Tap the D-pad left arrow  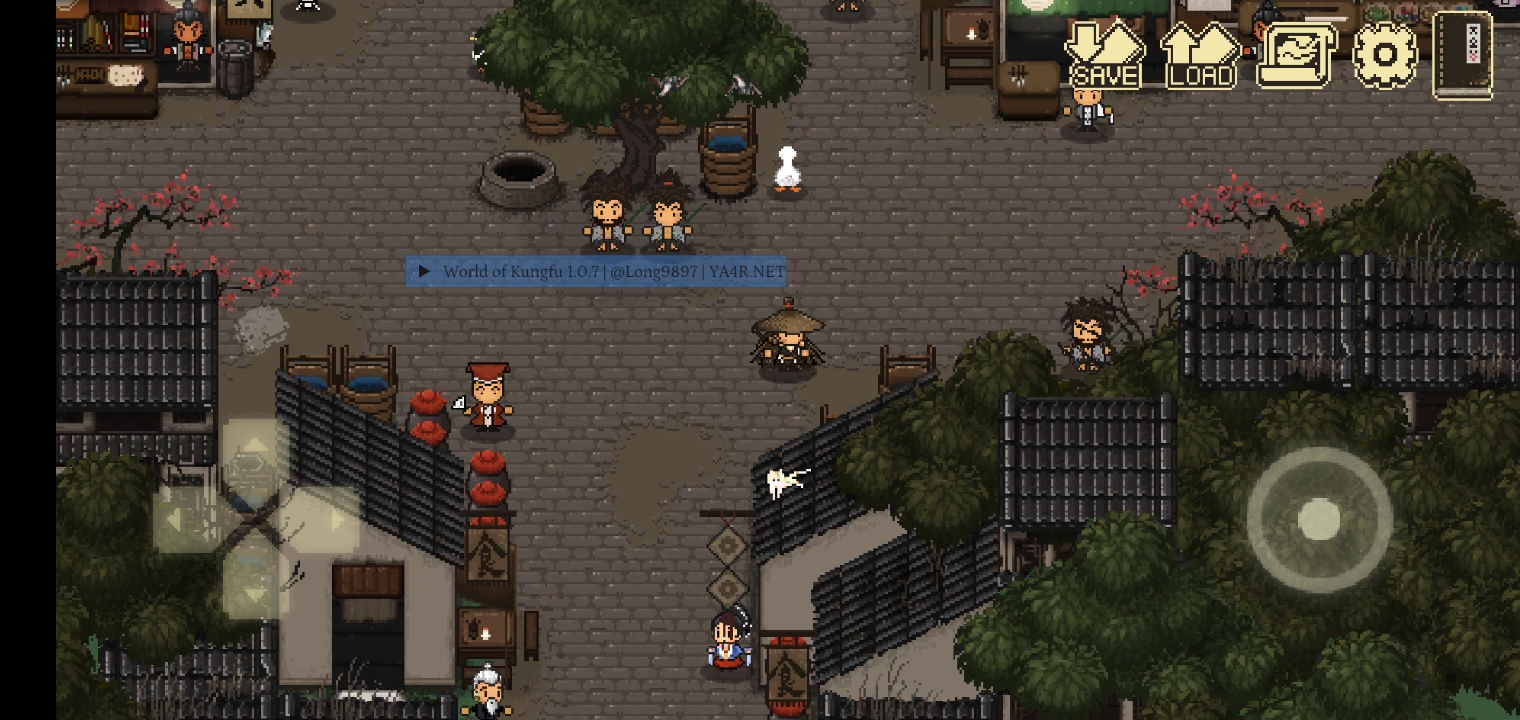[x=185, y=519]
